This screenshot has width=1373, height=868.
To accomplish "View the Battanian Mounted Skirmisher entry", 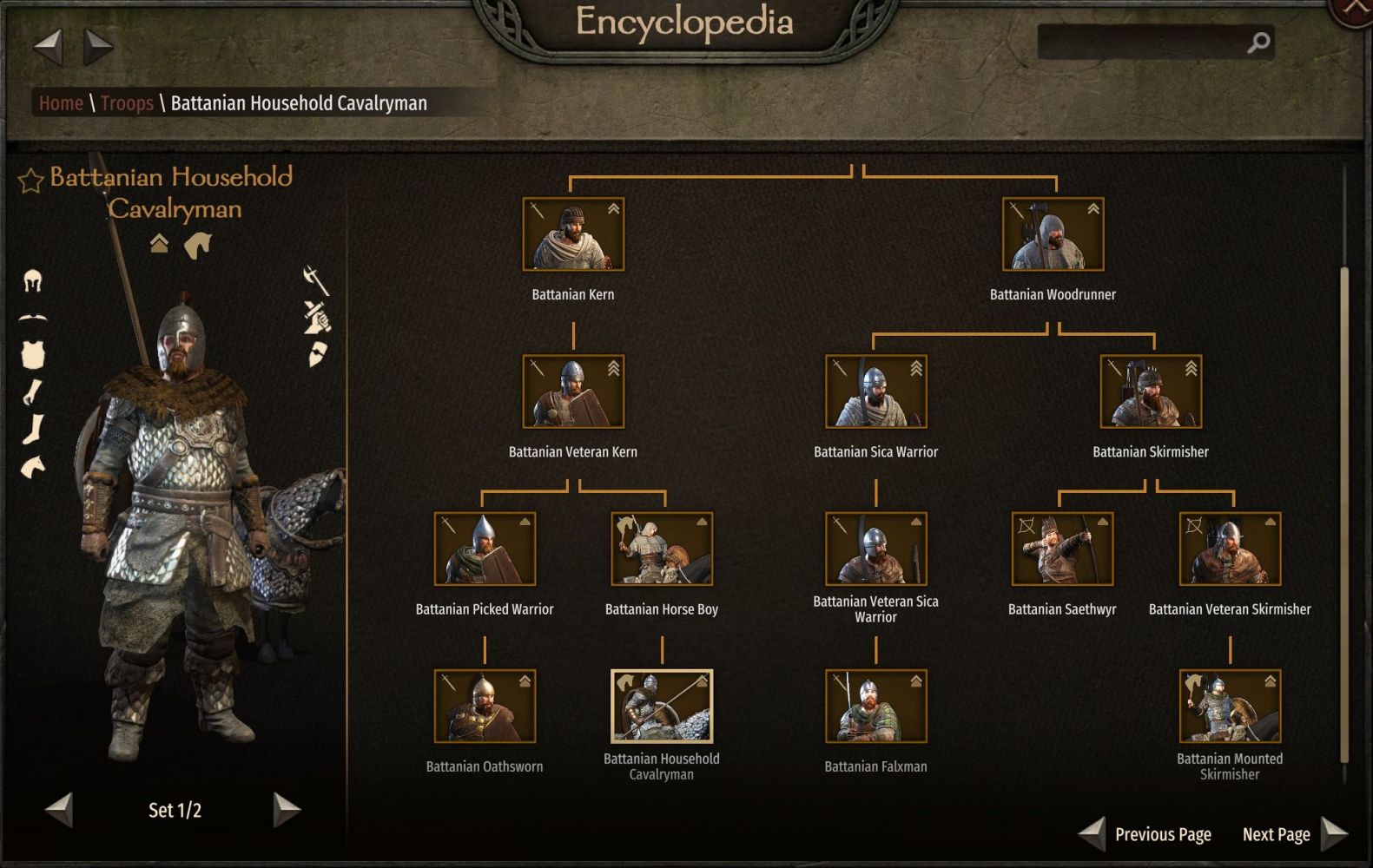I will click(x=1230, y=706).
